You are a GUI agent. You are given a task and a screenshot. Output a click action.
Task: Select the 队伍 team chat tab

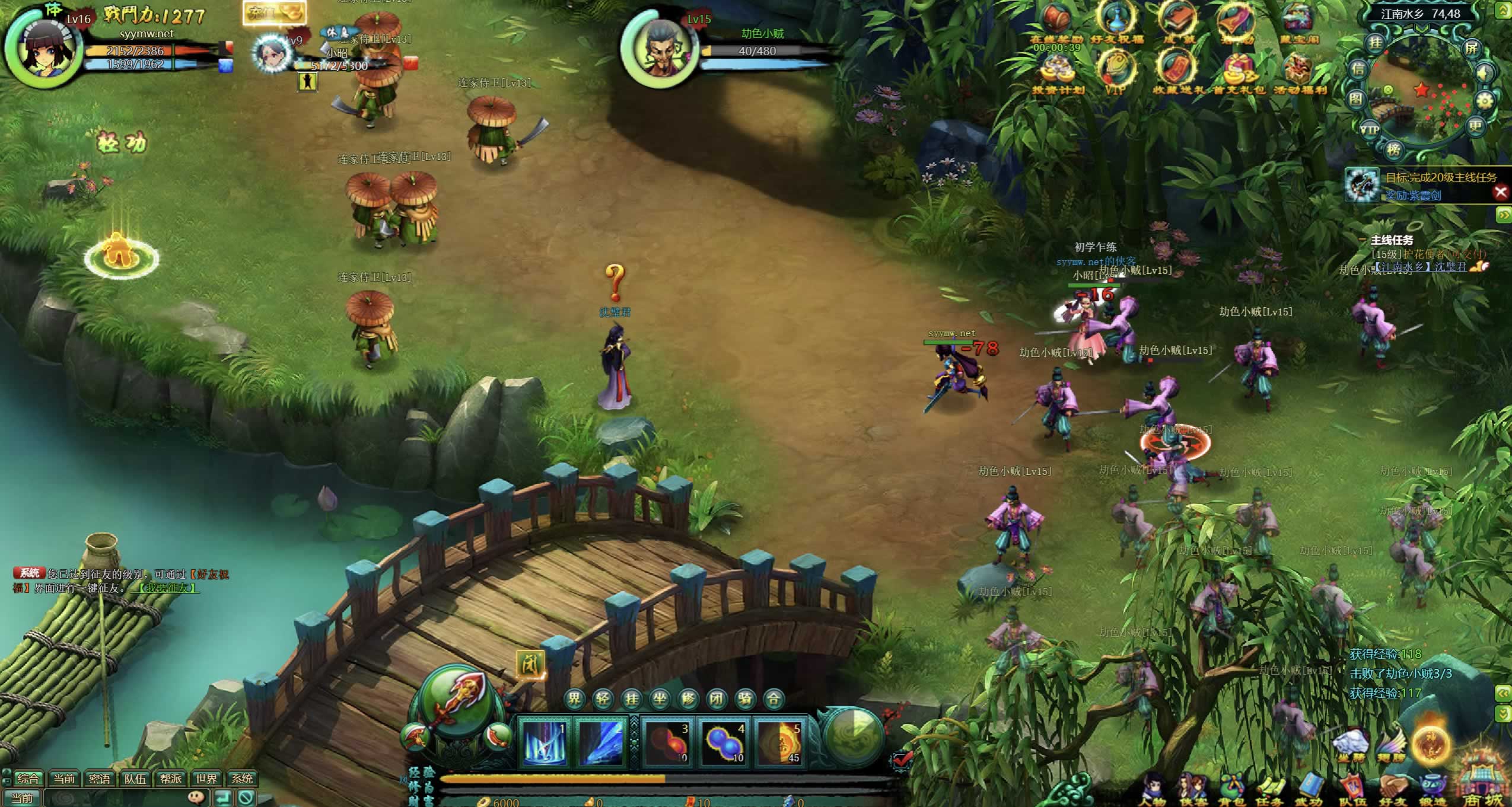pyautogui.click(x=135, y=779)
